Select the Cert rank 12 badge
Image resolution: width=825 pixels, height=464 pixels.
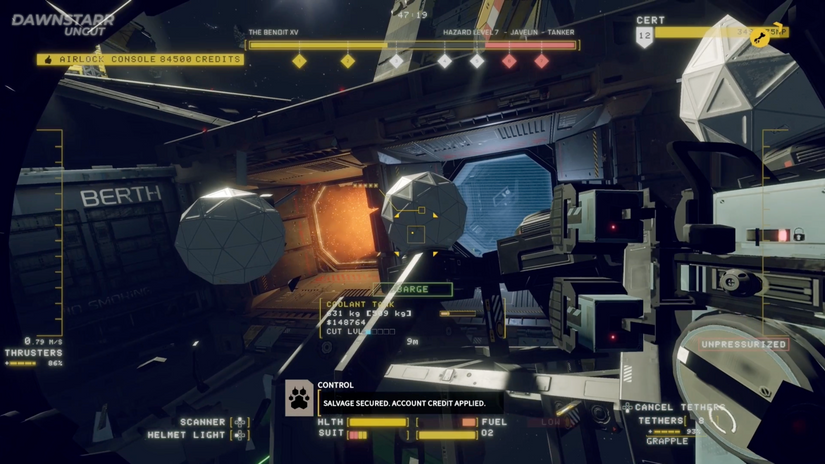coord(645,38)
